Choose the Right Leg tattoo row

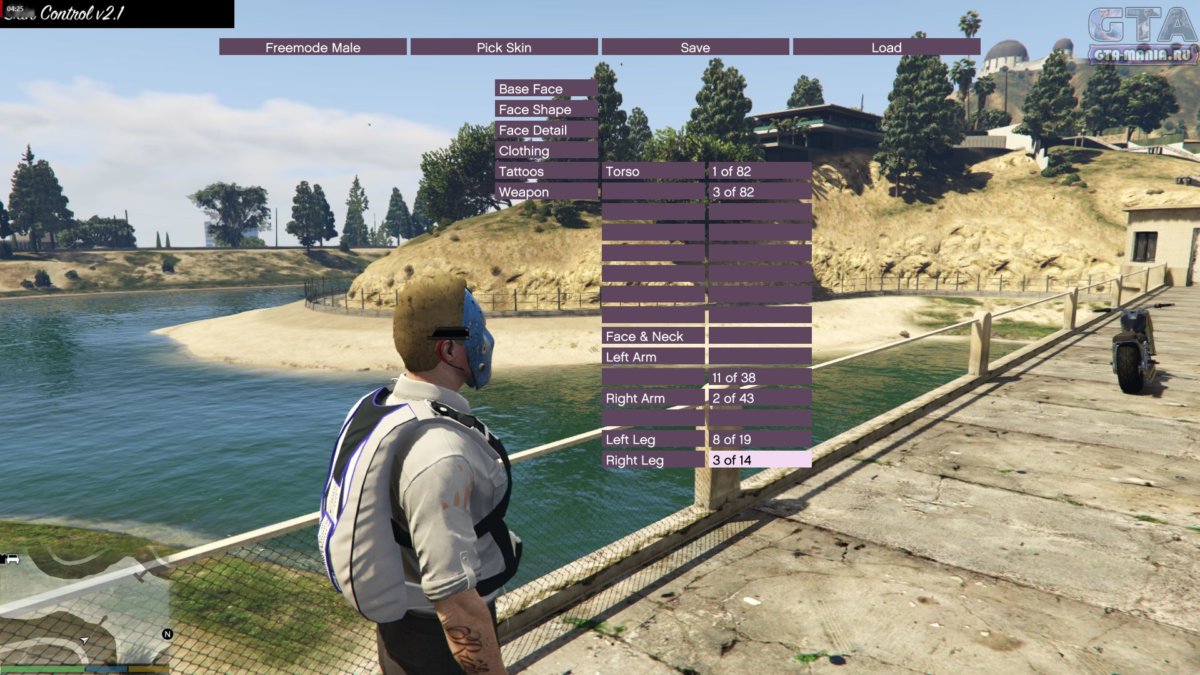pyautogui.click(x=653, y=460)
